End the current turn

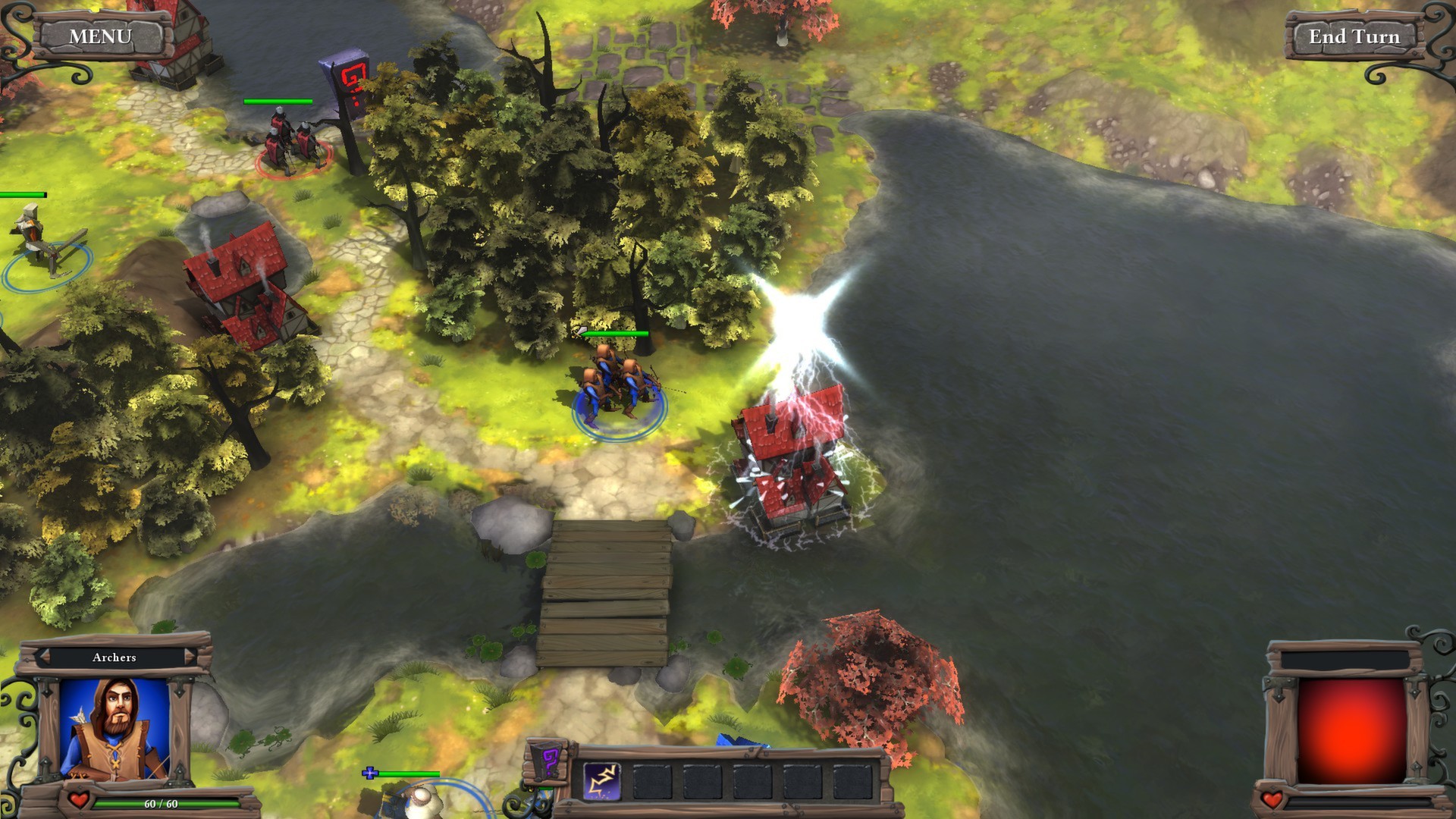(x=1354, y=36)
